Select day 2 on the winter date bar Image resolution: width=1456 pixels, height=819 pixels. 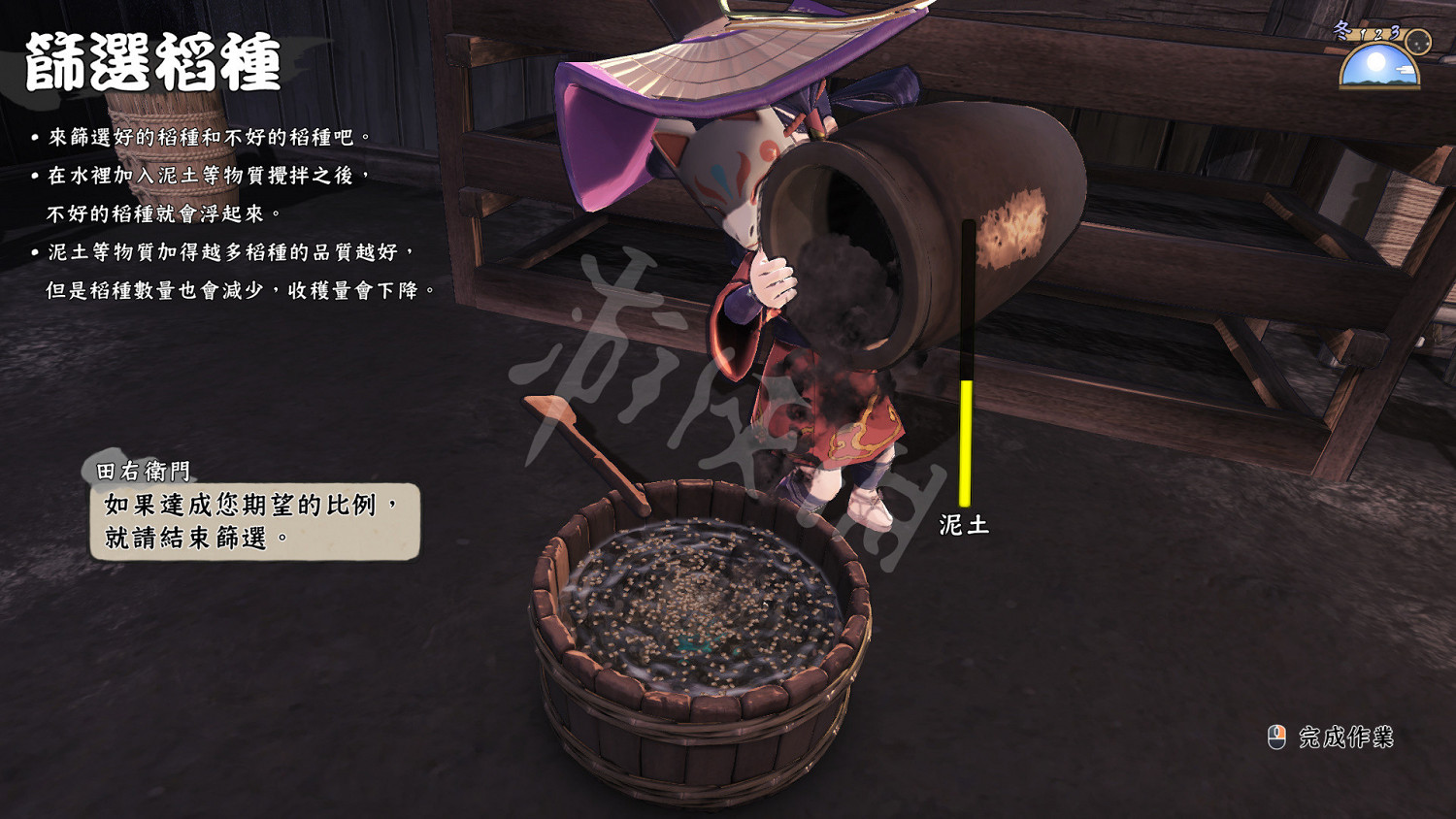click(x=1378, y=34)
